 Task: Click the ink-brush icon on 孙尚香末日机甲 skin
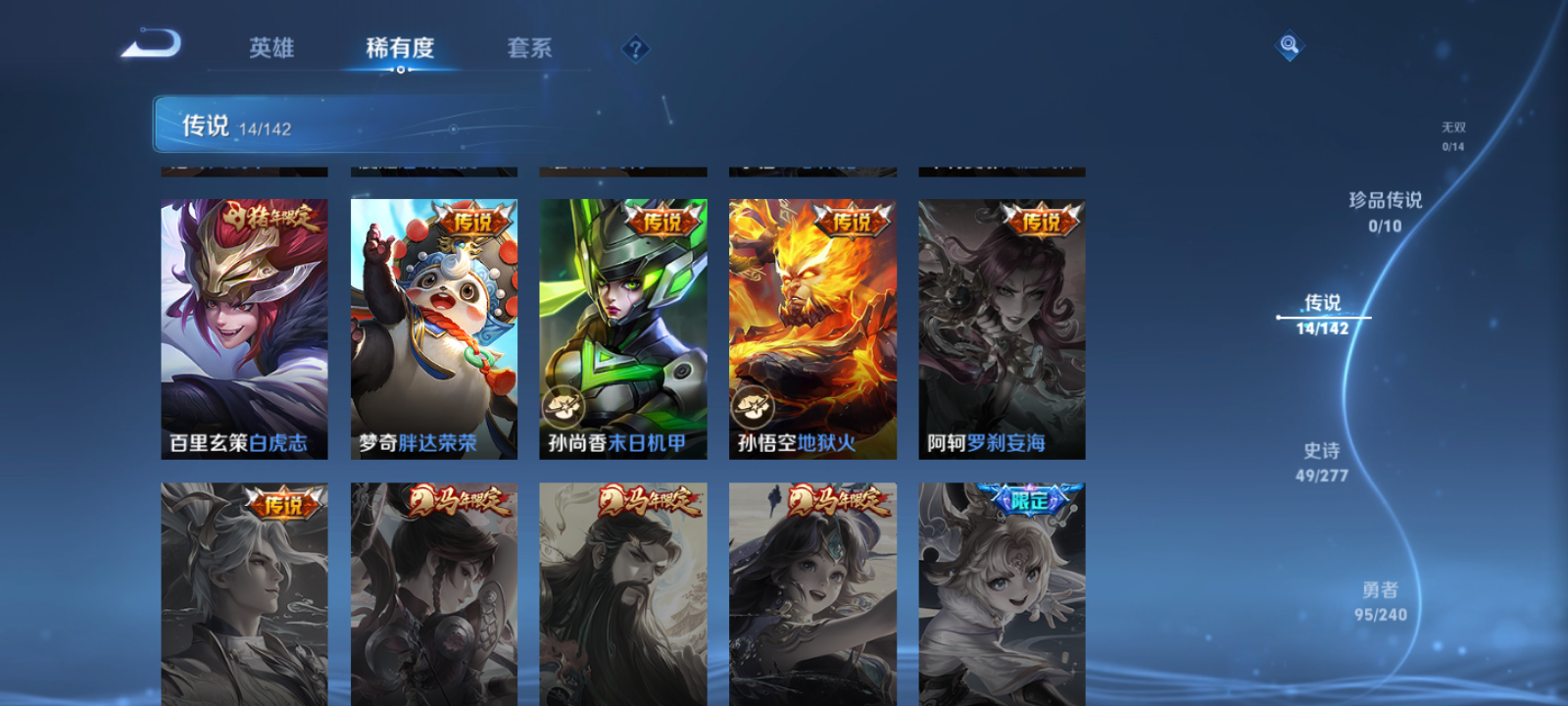(x=563, y=404)
